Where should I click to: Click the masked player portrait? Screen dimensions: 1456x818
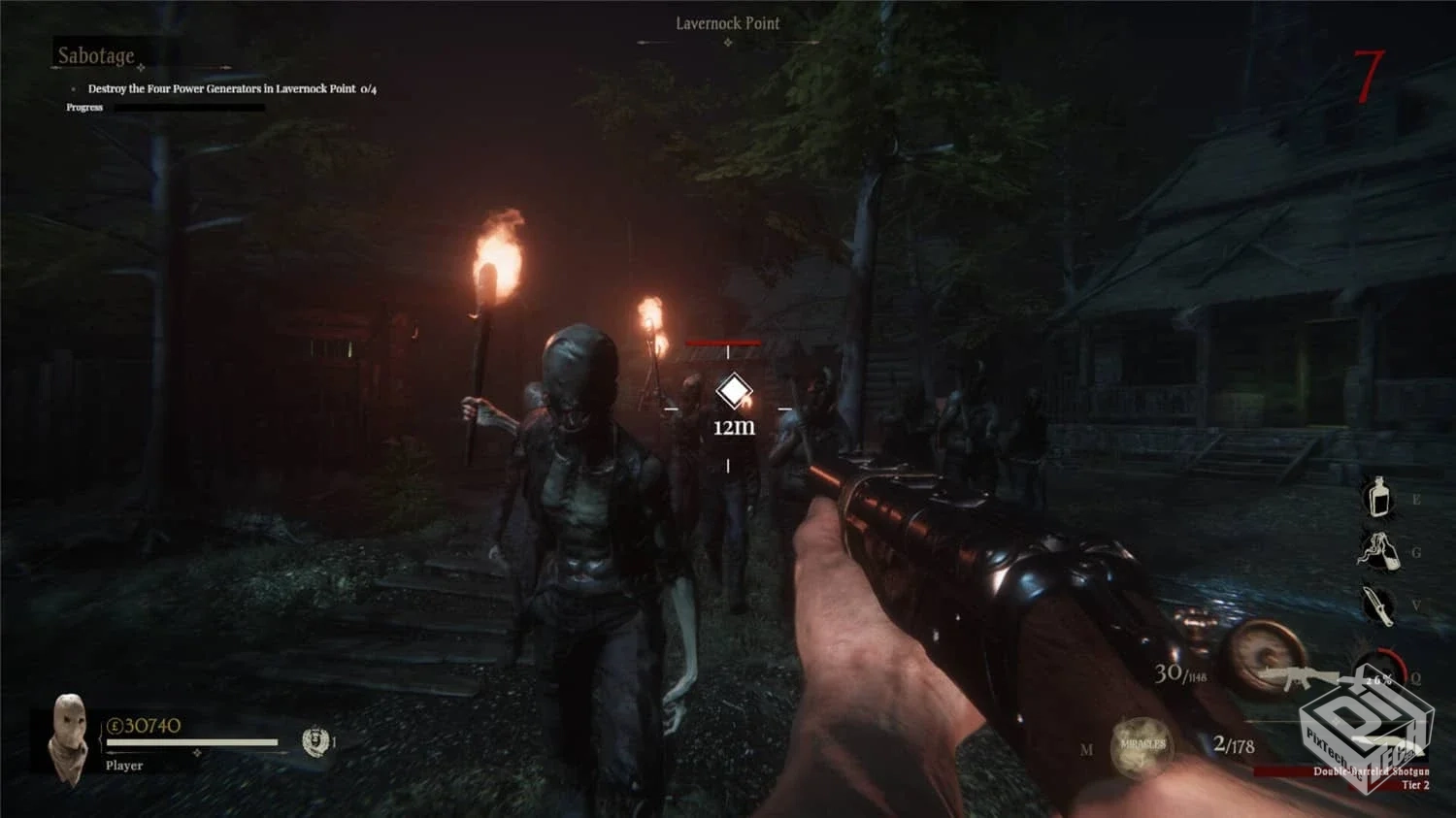pos(68,736)
